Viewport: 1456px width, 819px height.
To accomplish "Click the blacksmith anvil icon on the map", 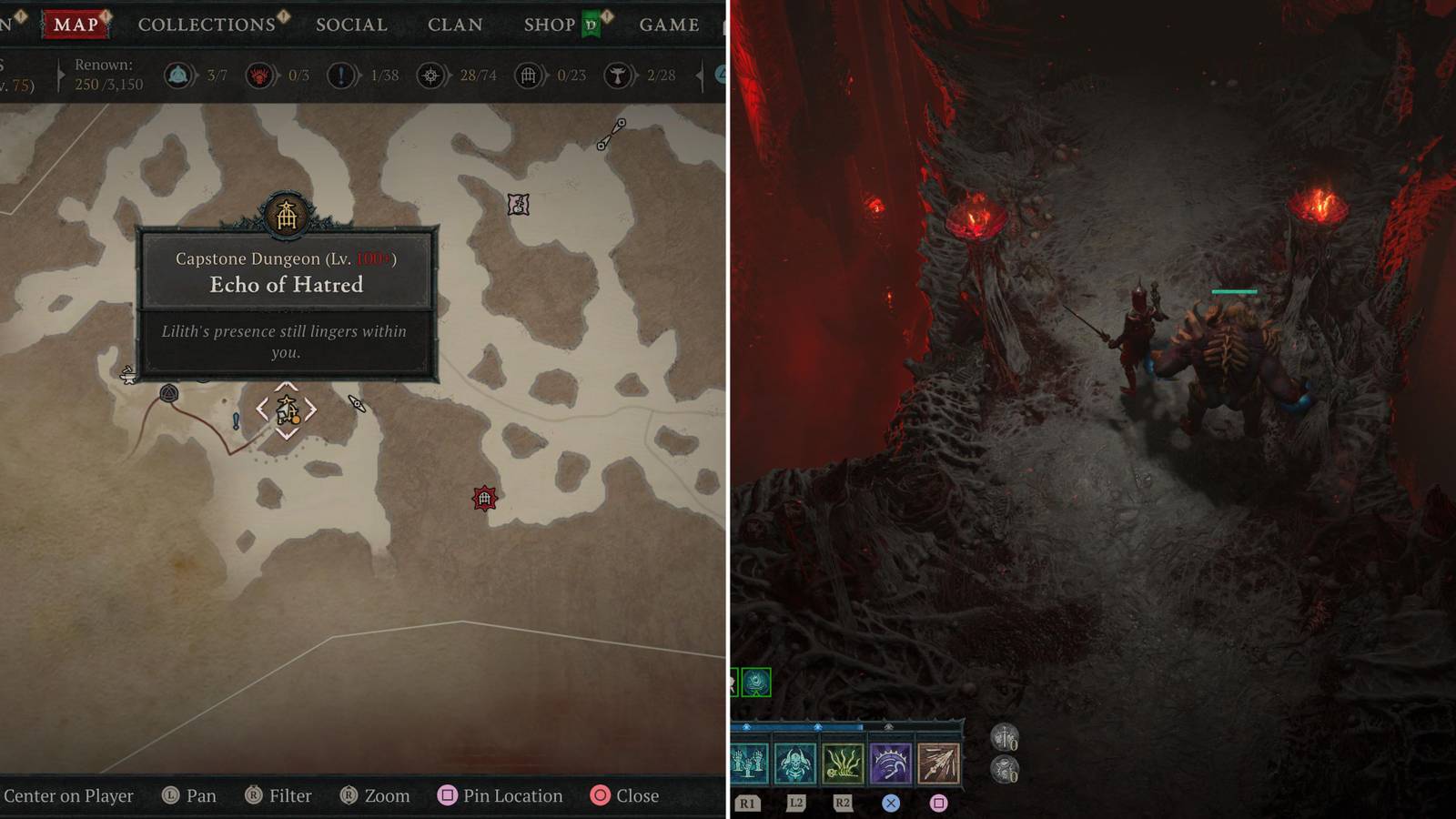I will tap(126, 375).
